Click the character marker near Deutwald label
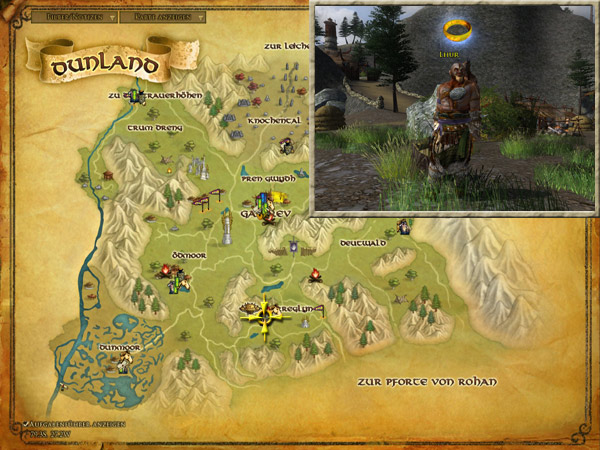Screen dimensions: 600x450 403,226
